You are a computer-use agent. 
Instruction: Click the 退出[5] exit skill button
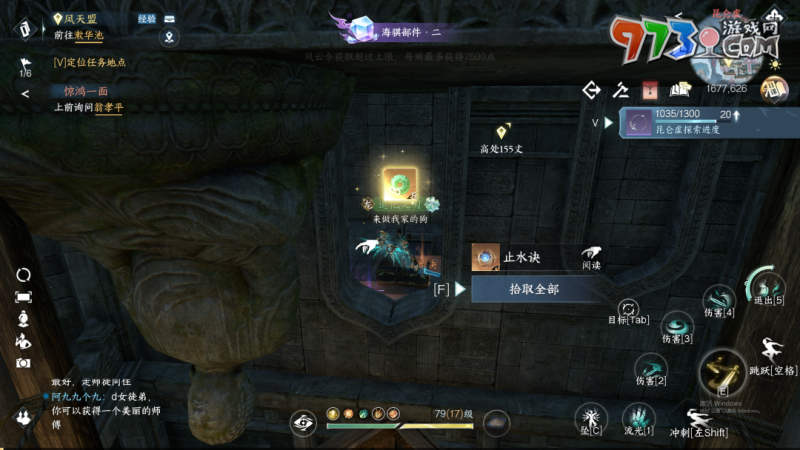click(x=767, y=284)
